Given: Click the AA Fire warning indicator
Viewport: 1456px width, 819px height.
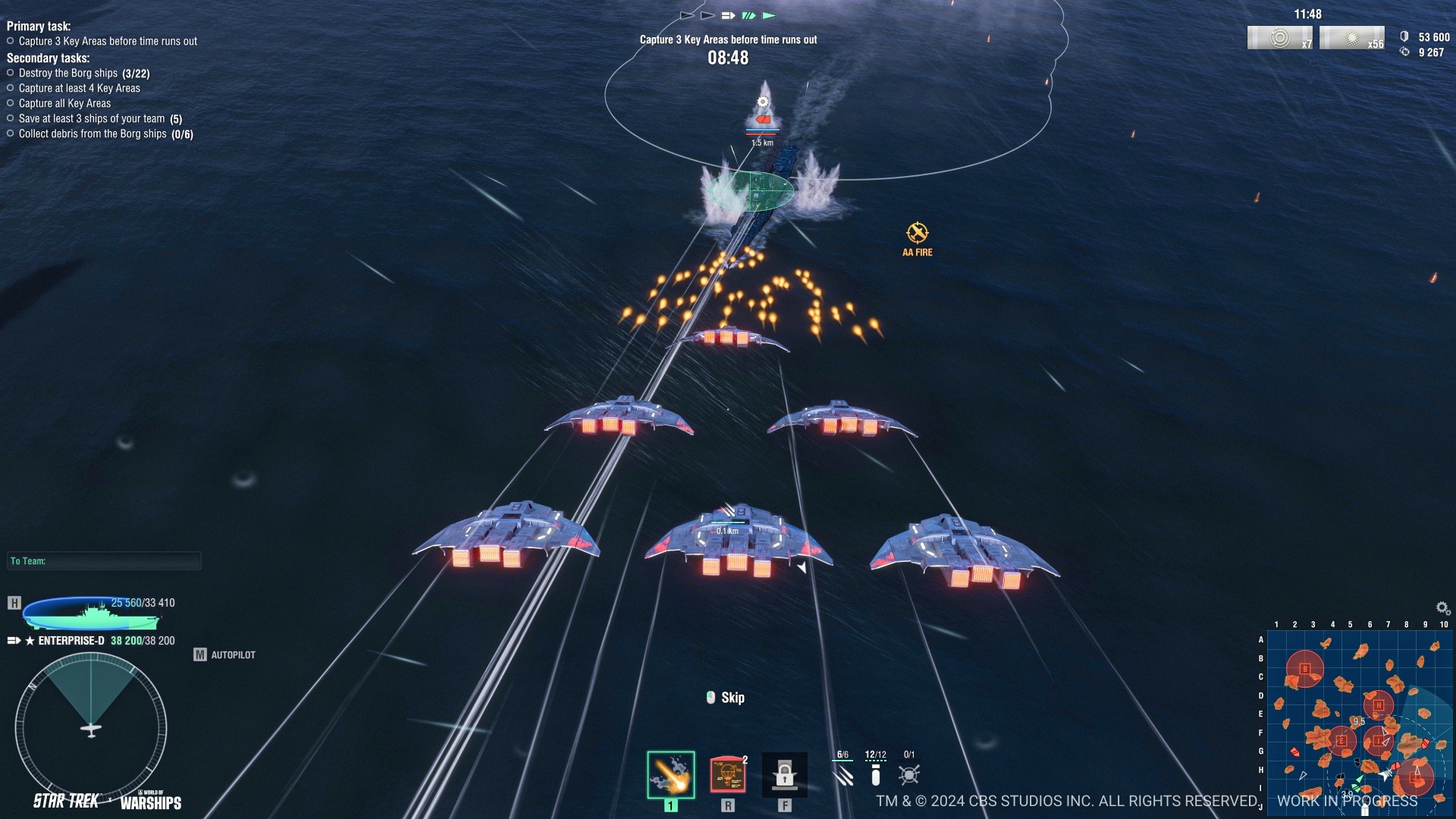Looking at the screenshot, I should [x=917, y=239].
